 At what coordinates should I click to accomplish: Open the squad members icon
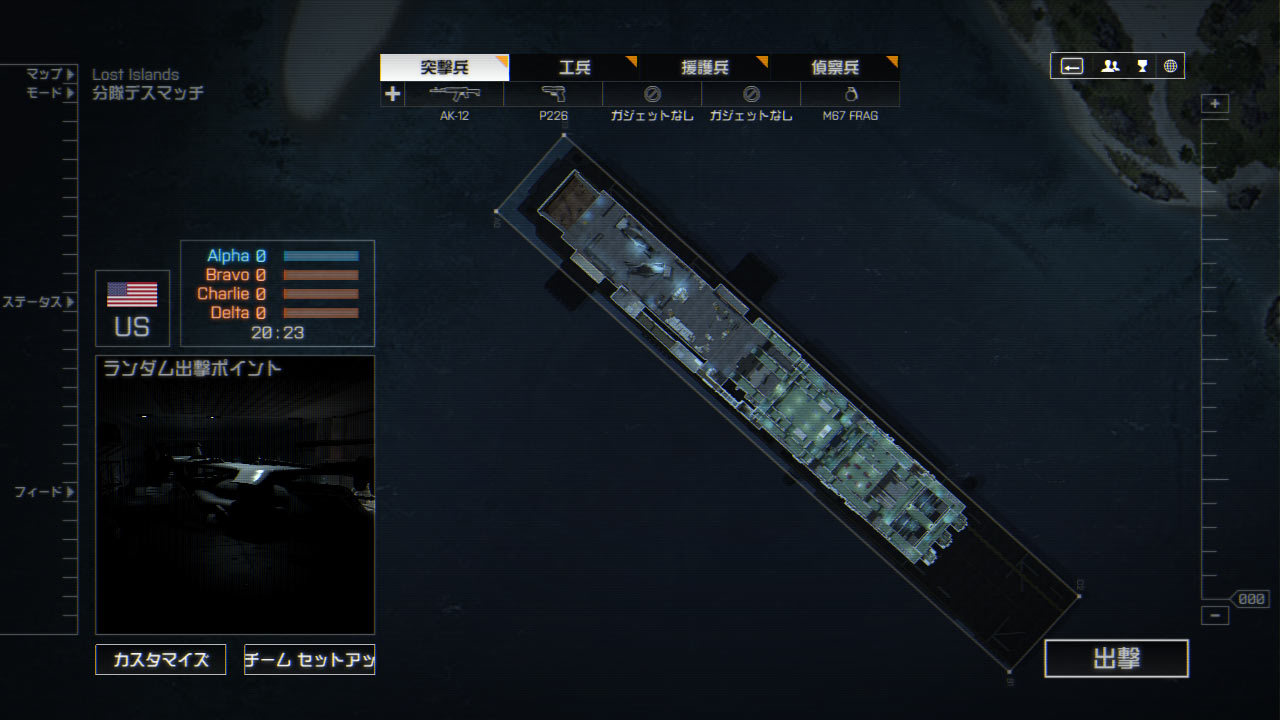coord(1110,66)
